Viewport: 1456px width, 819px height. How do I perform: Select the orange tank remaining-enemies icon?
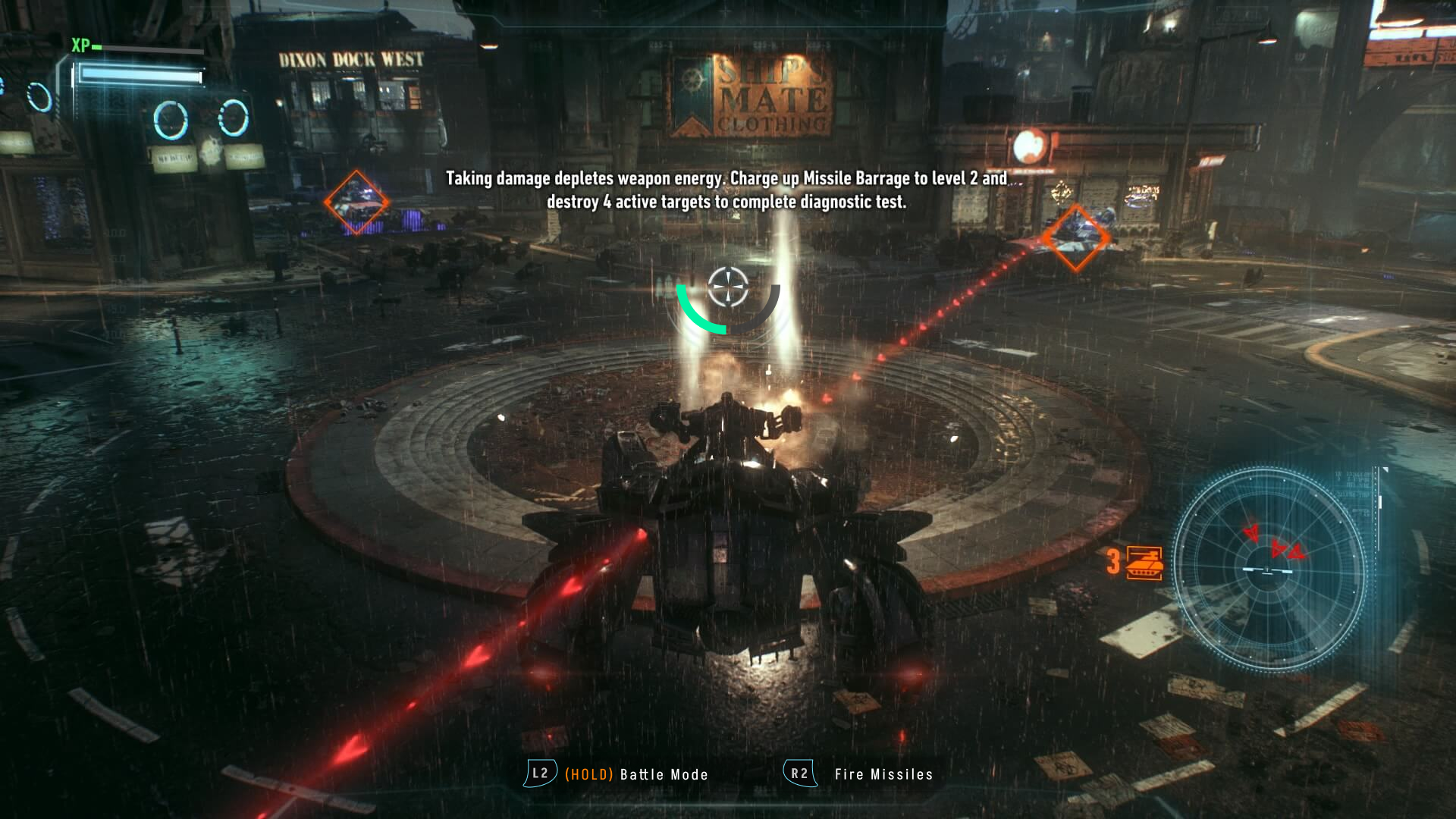(1144, 562)
